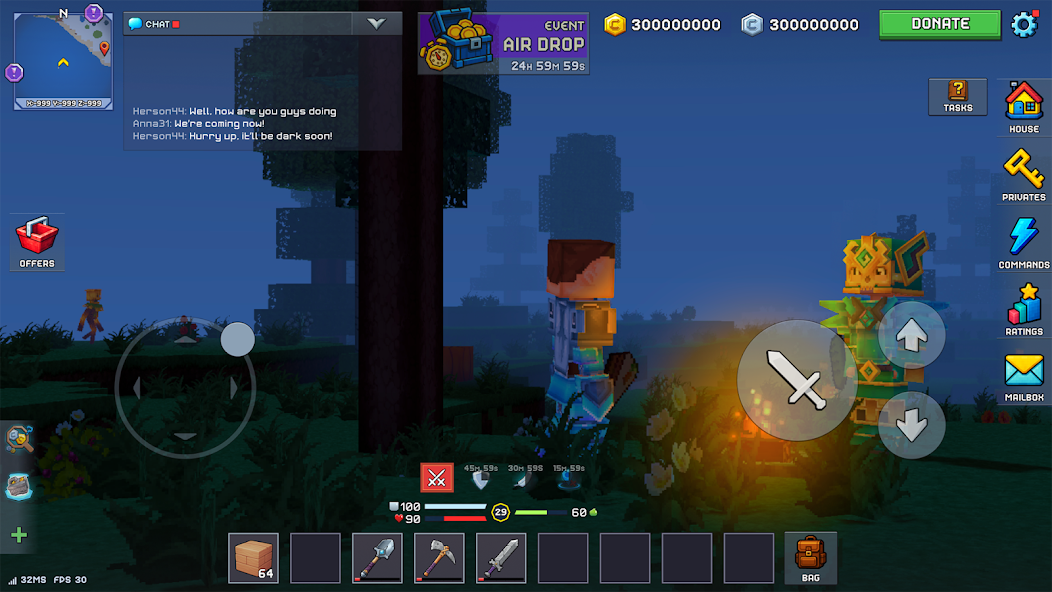Open the minimap
This screenshot has height=592, width=1052.
(63, 61)
